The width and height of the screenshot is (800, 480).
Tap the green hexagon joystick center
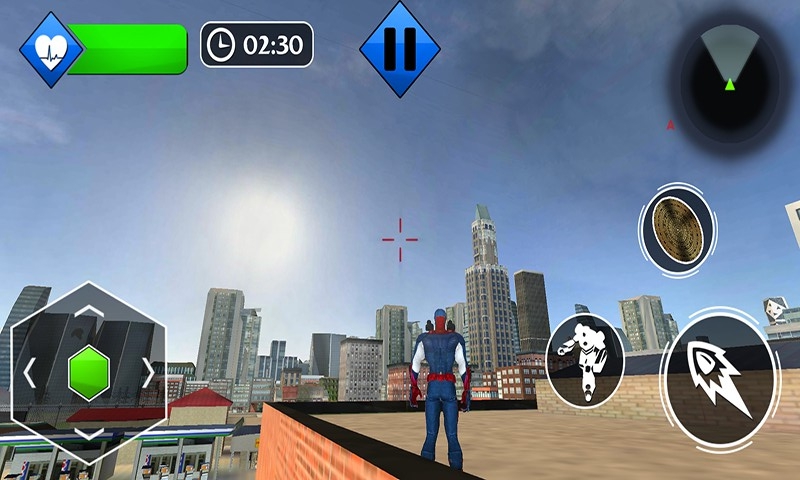pos(88,372)
